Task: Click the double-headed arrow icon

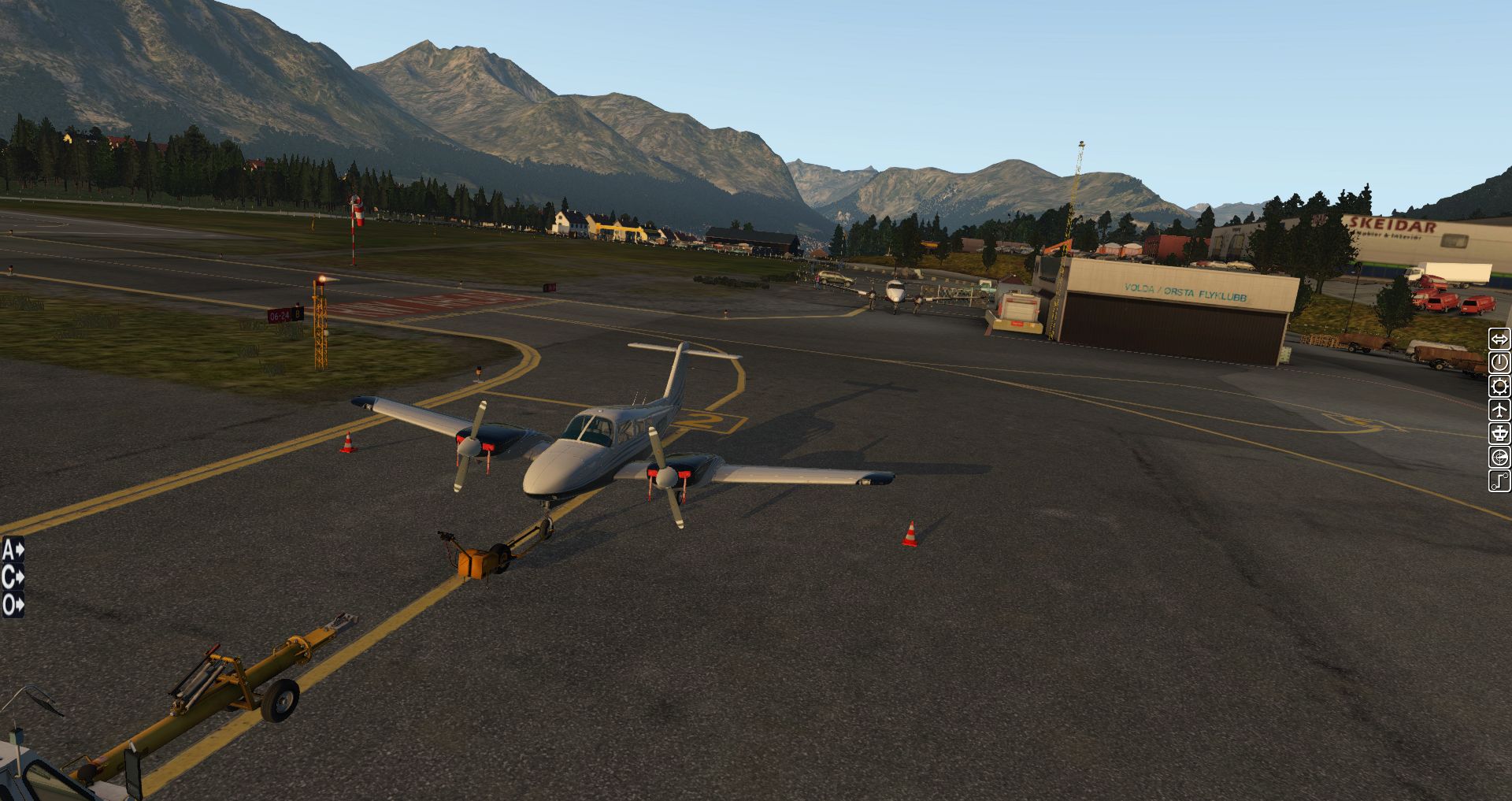Action: [1499, 339]
